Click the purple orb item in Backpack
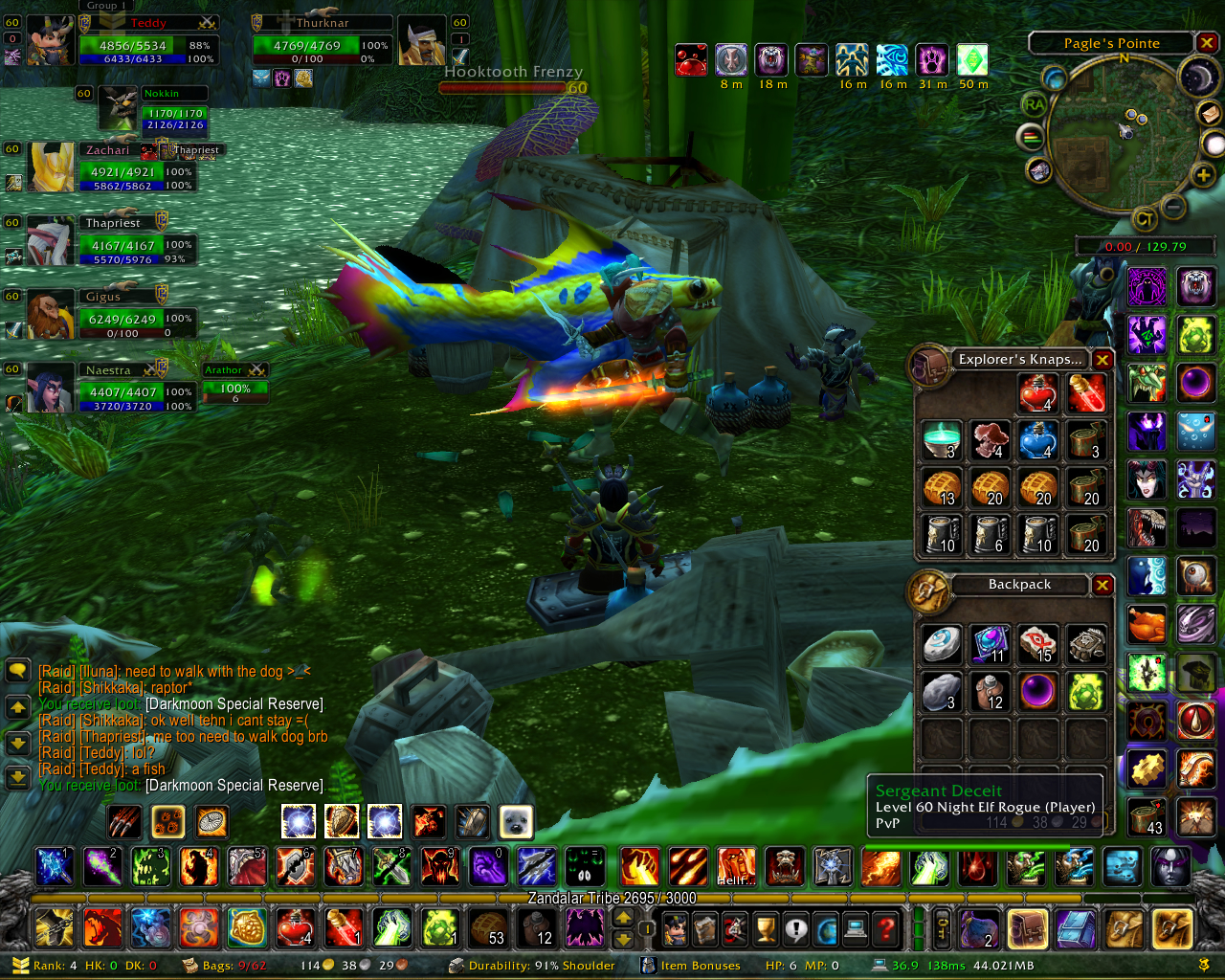 [1037, 691]
